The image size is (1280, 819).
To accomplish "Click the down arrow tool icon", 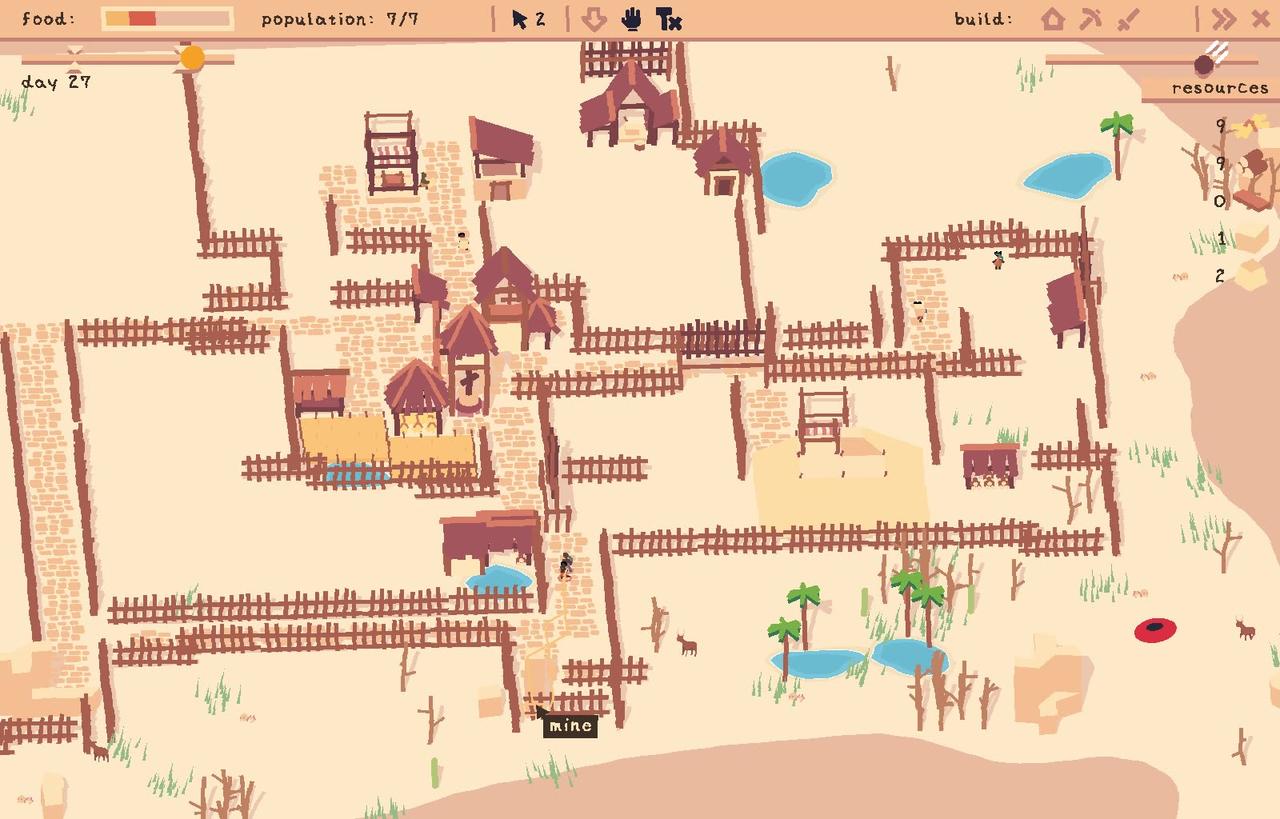I will point(594,19).
